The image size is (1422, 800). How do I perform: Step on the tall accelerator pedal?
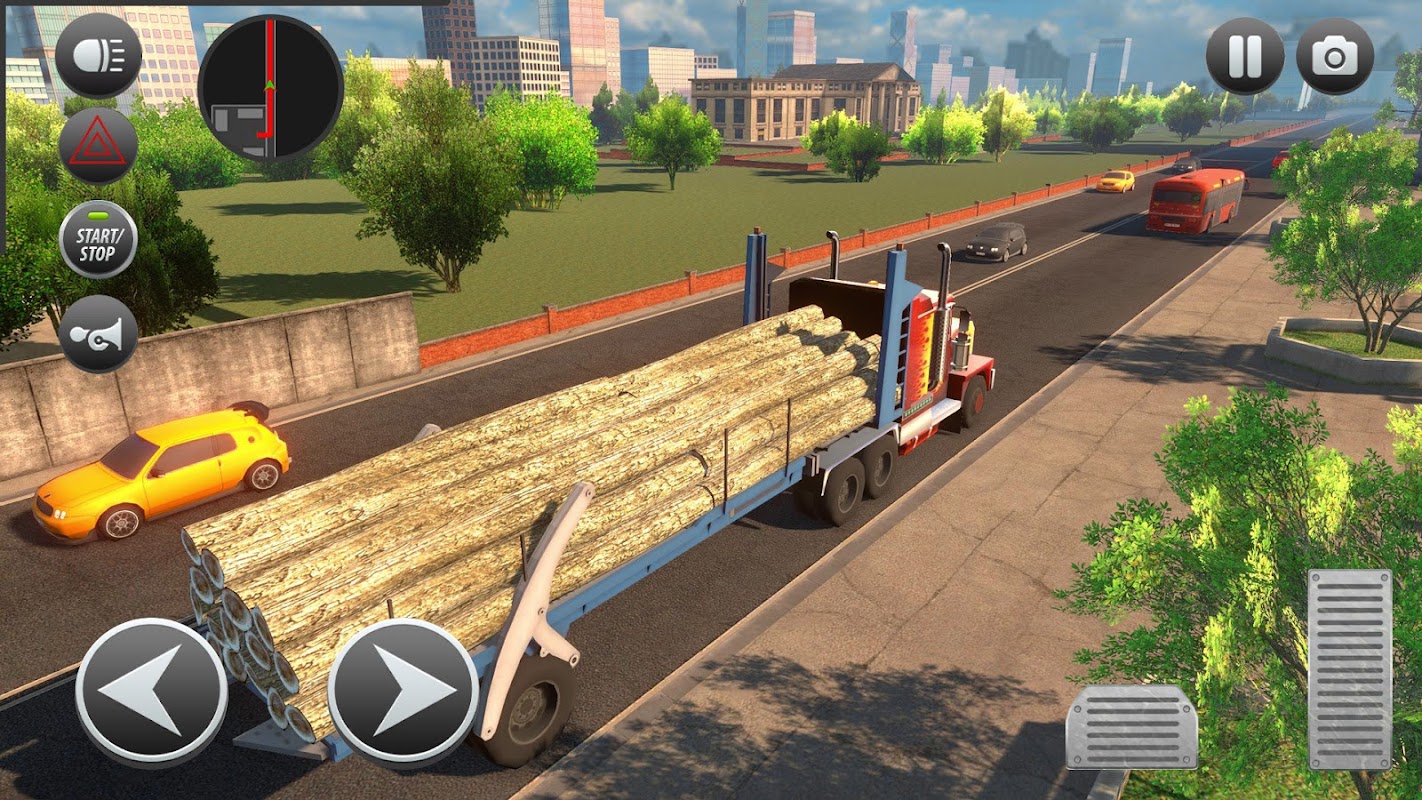click(x=1349, y=669)
